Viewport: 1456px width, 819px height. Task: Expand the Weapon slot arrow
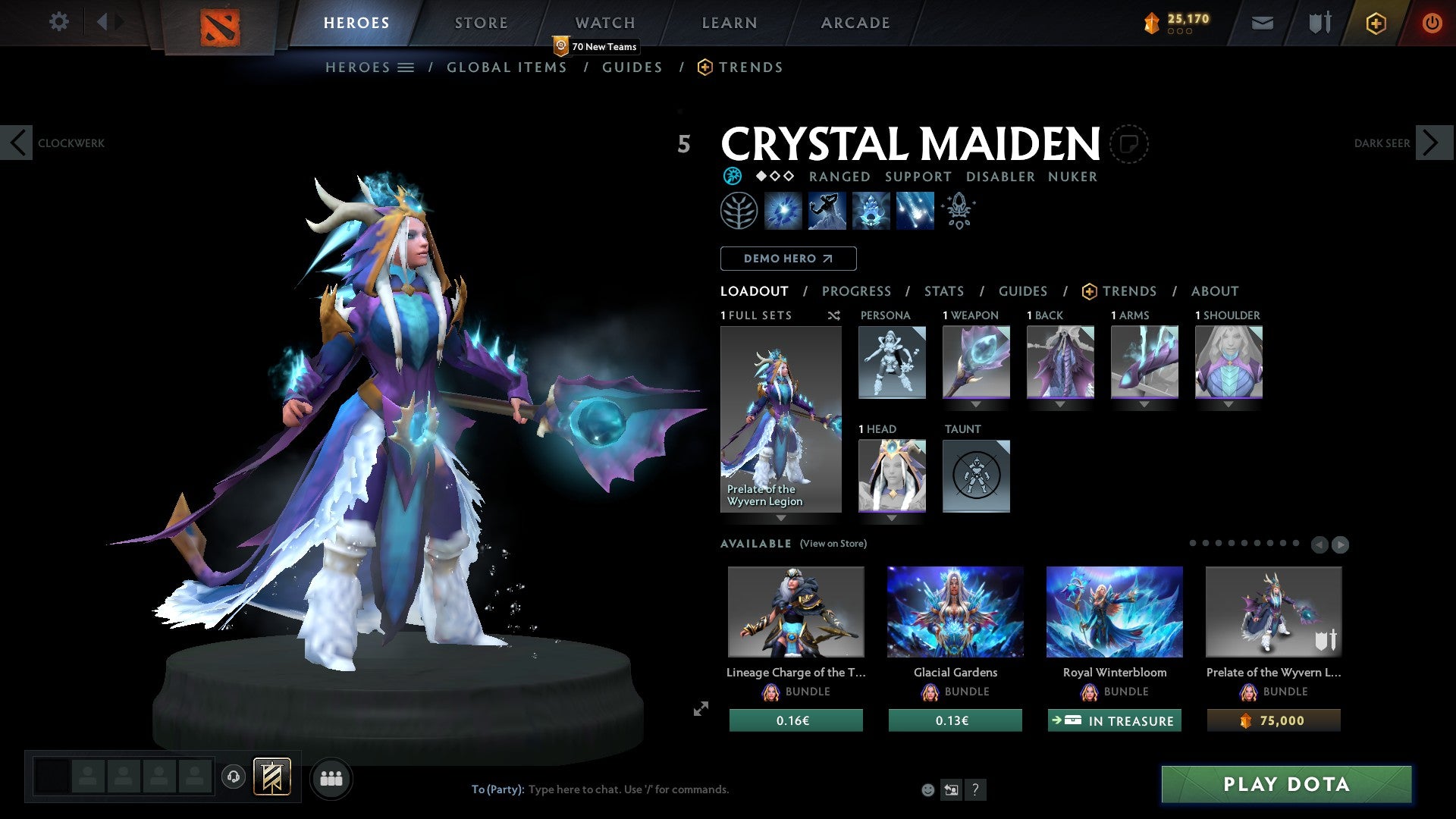(976, 404)
